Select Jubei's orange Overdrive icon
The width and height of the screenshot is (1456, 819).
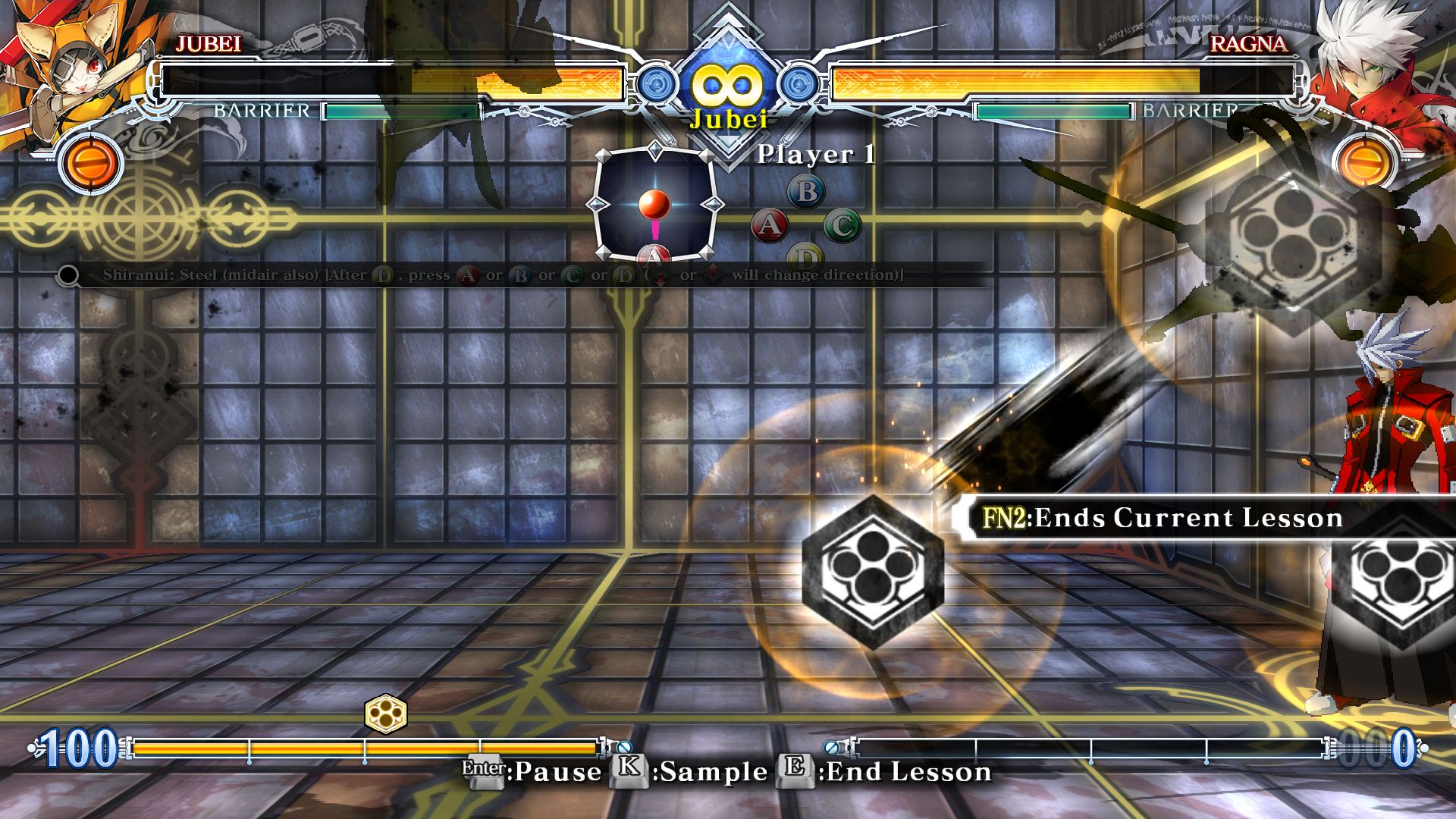[91, 163]
